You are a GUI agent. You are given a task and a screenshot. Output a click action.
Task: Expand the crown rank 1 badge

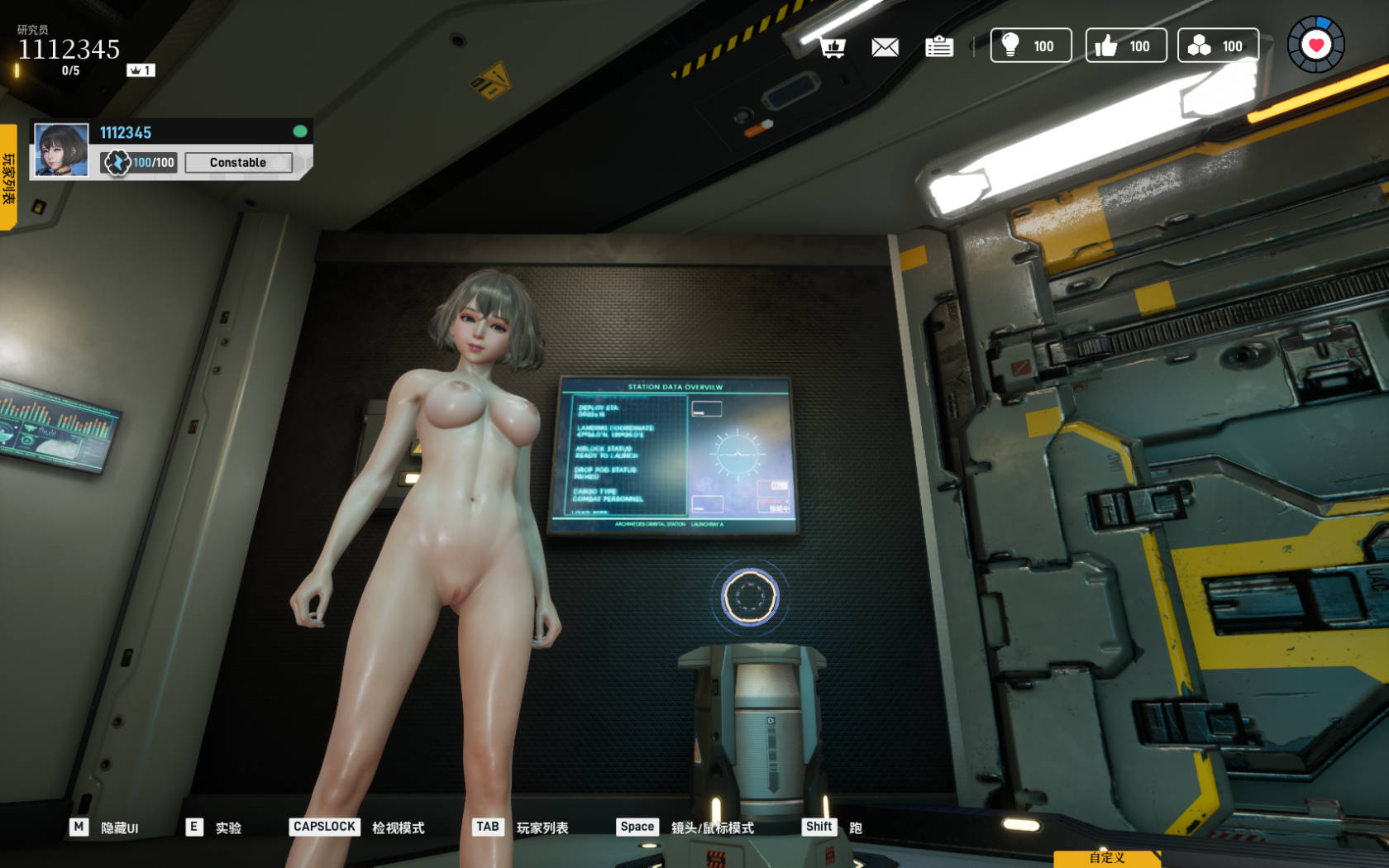(142, 69)
